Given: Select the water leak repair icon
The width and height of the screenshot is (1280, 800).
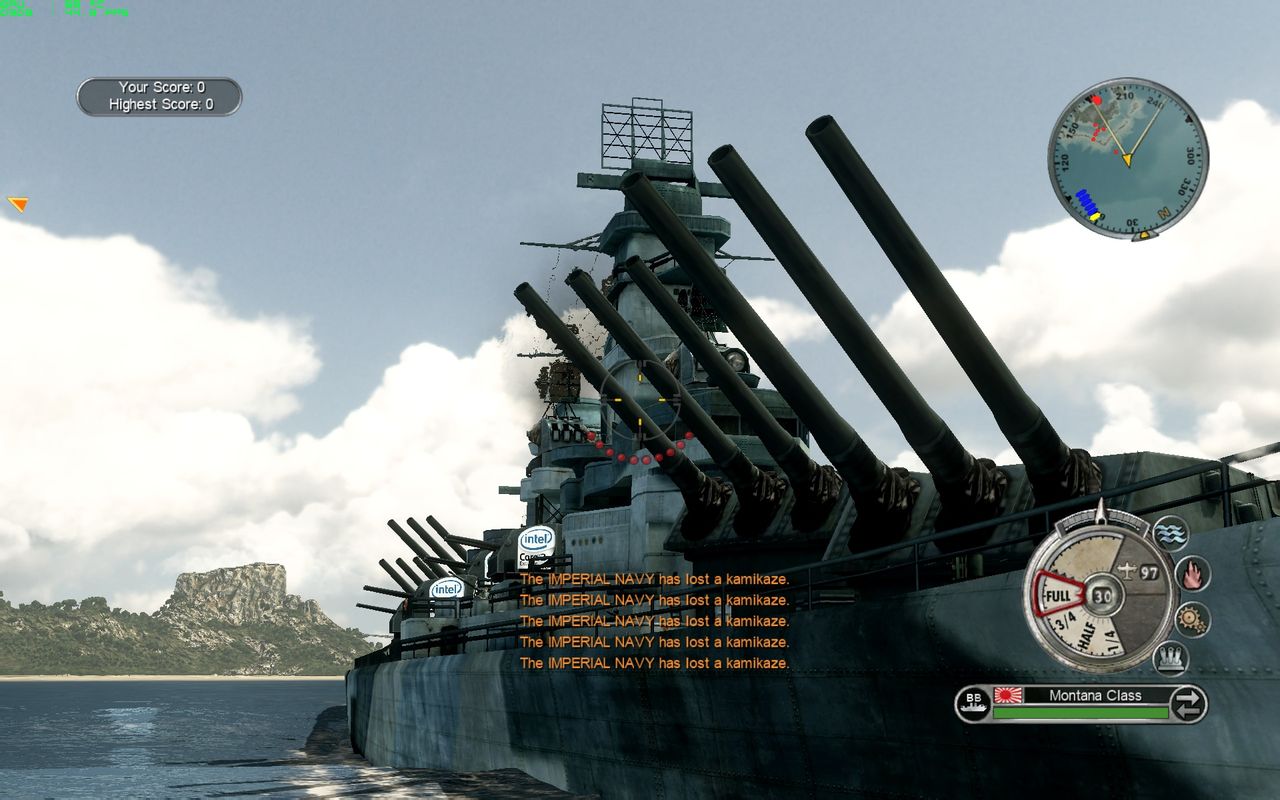Looking at the screenshot, I should pos(1170,533).
